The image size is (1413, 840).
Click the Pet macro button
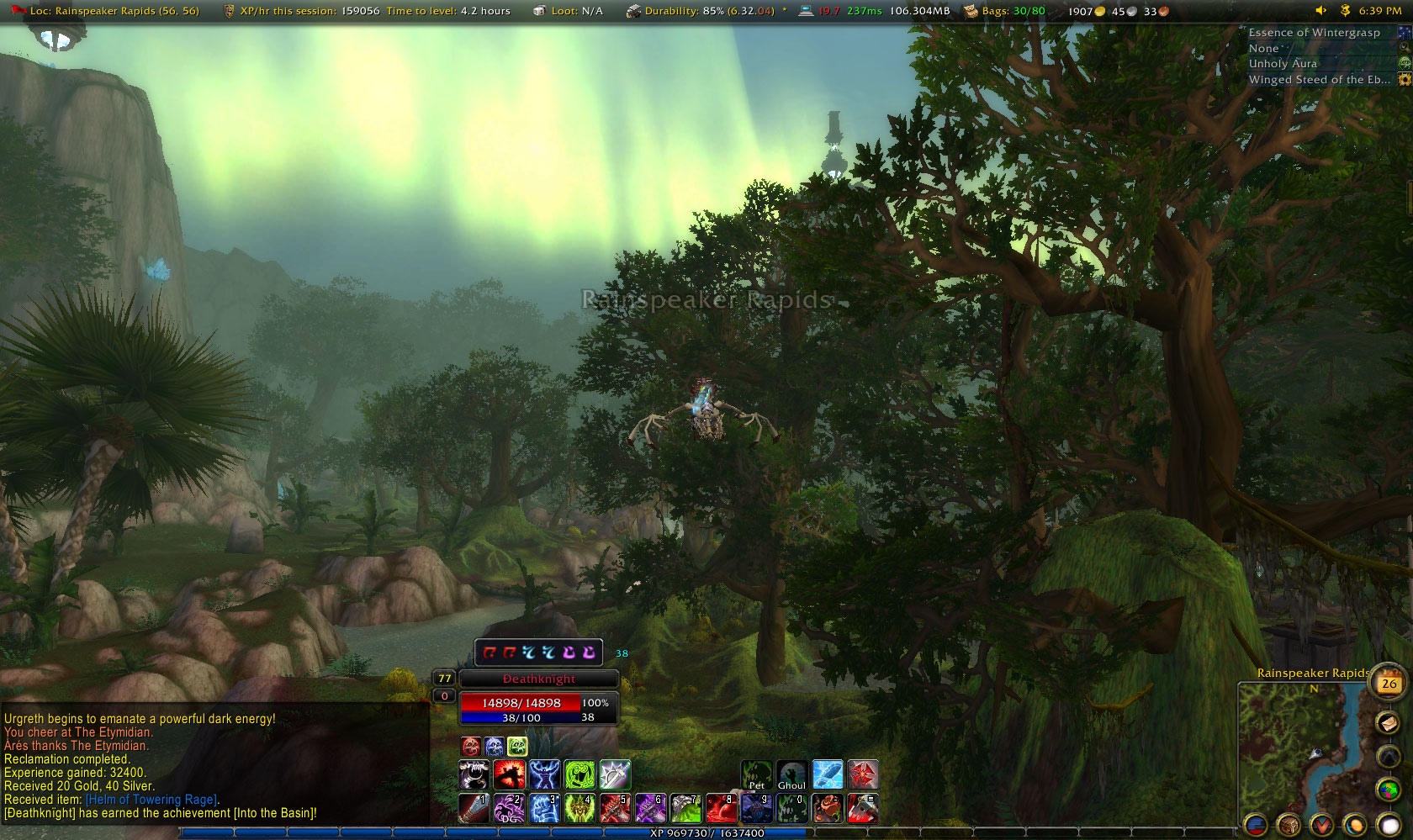tap(756, 774)
